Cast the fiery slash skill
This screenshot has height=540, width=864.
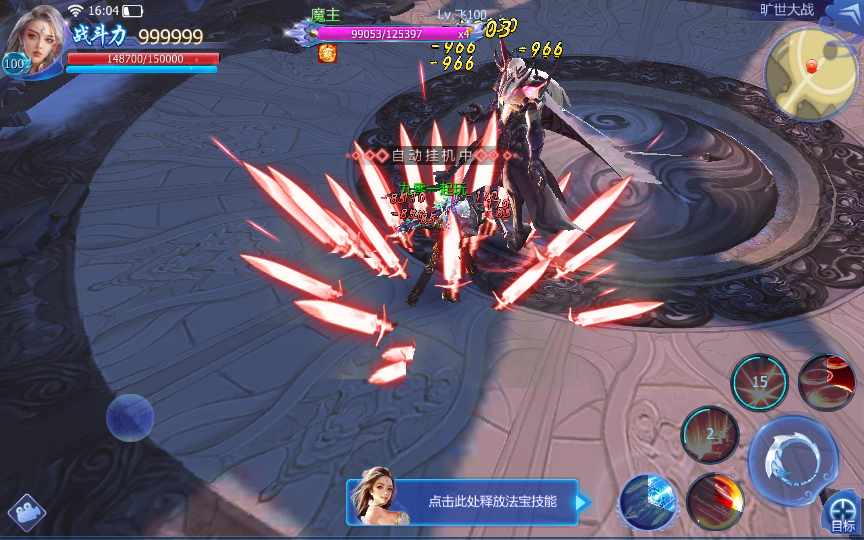click(x=714, y=501)
